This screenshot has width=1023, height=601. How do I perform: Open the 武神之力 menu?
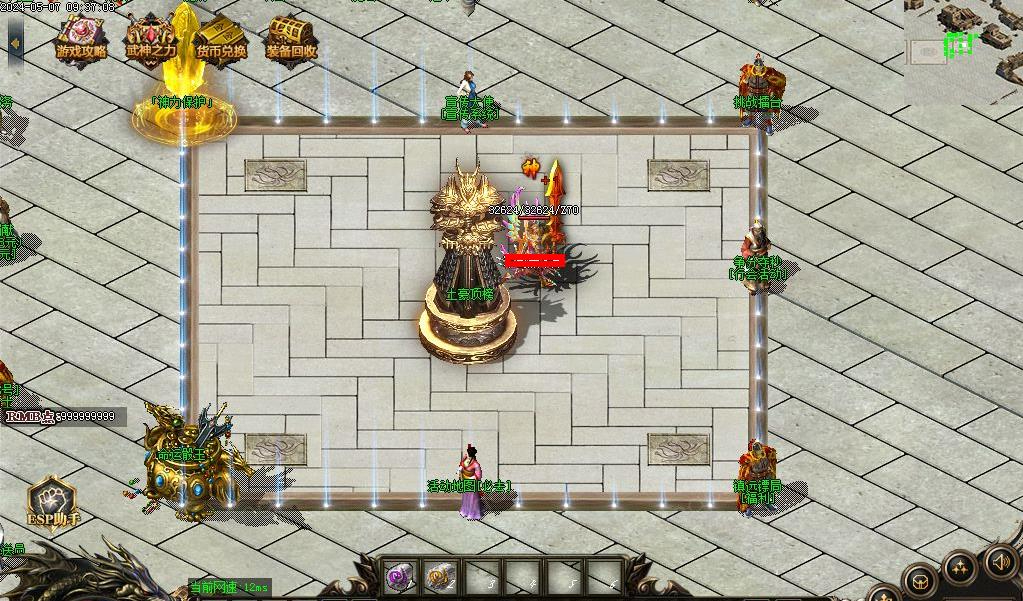(150, 40)
